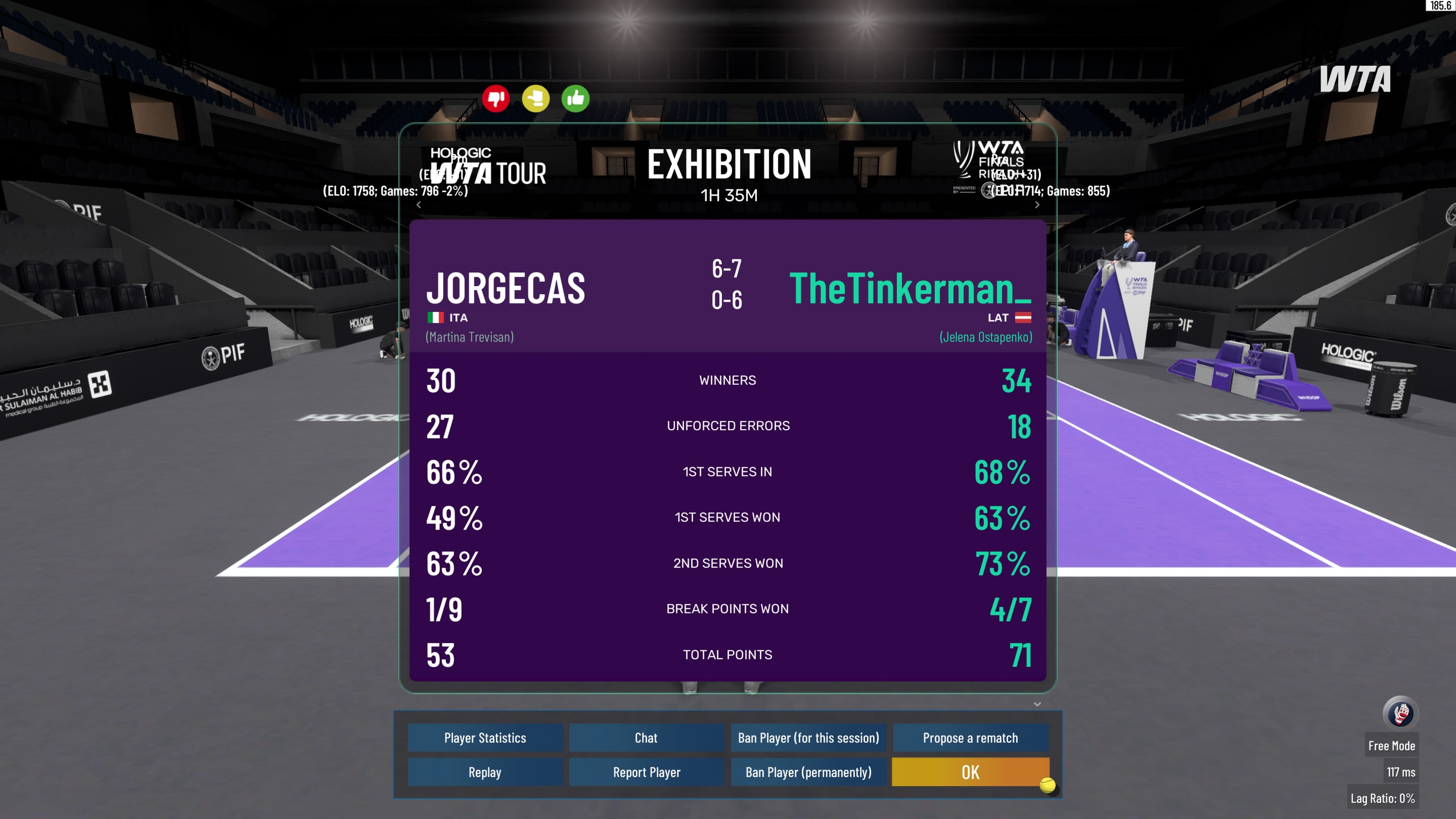Collapse the stats panel with the down chevron
This screenshot has height=819, width=1456.
pyautogui.click(x=1037, y=704)
